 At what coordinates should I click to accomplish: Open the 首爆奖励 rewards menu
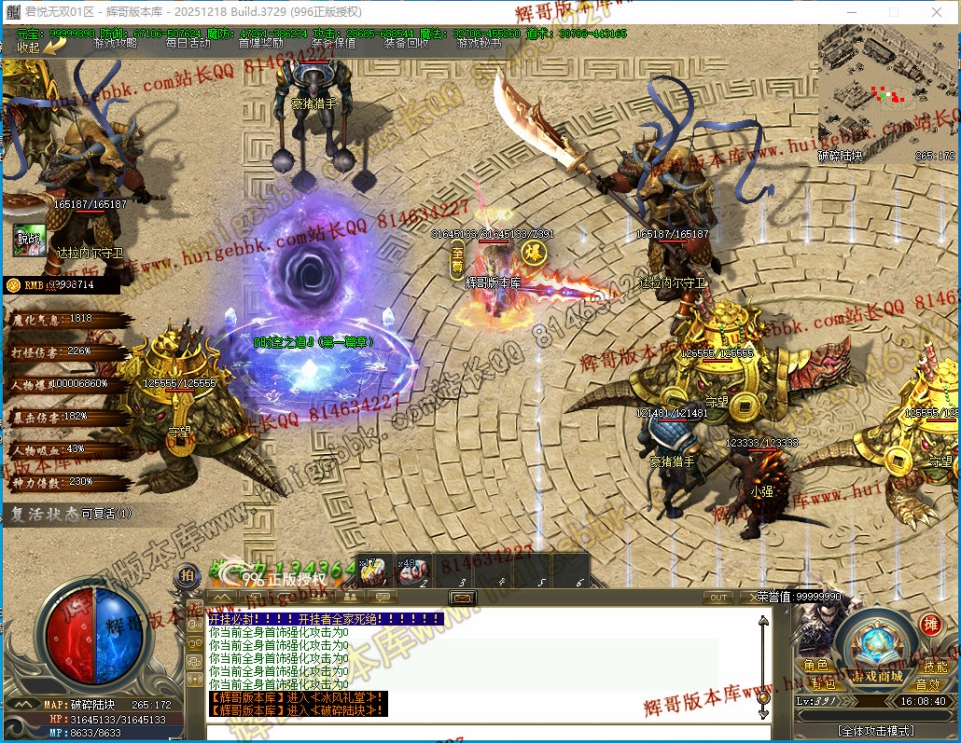261,43
